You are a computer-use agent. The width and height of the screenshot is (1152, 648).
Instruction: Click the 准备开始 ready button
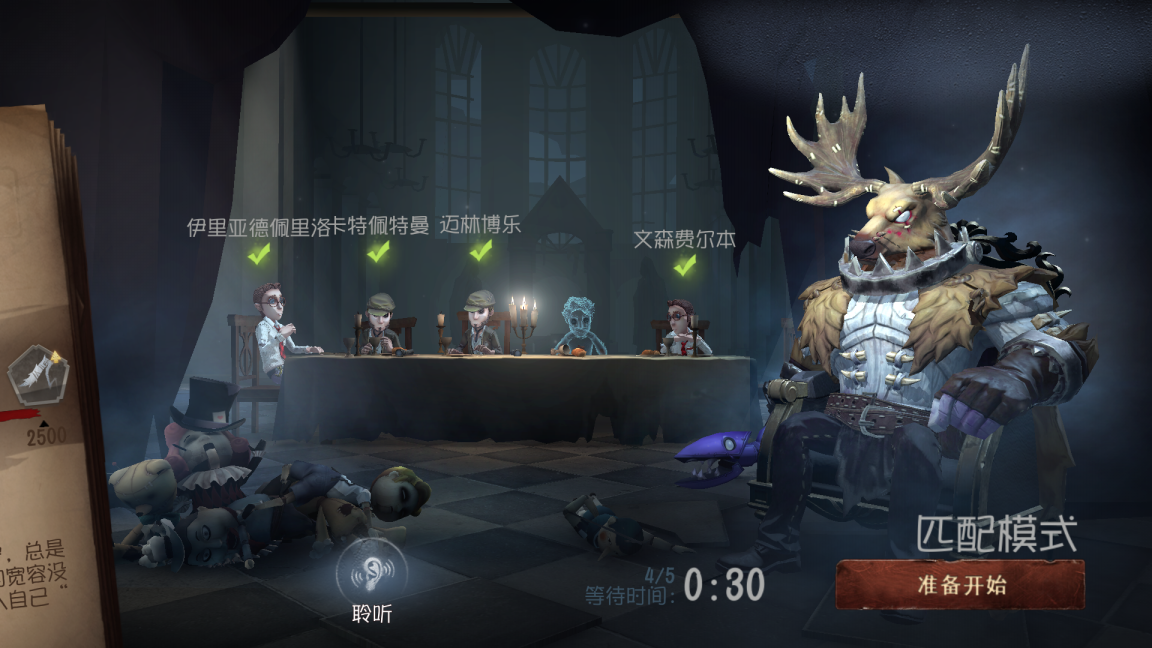(x=960, y=585)
